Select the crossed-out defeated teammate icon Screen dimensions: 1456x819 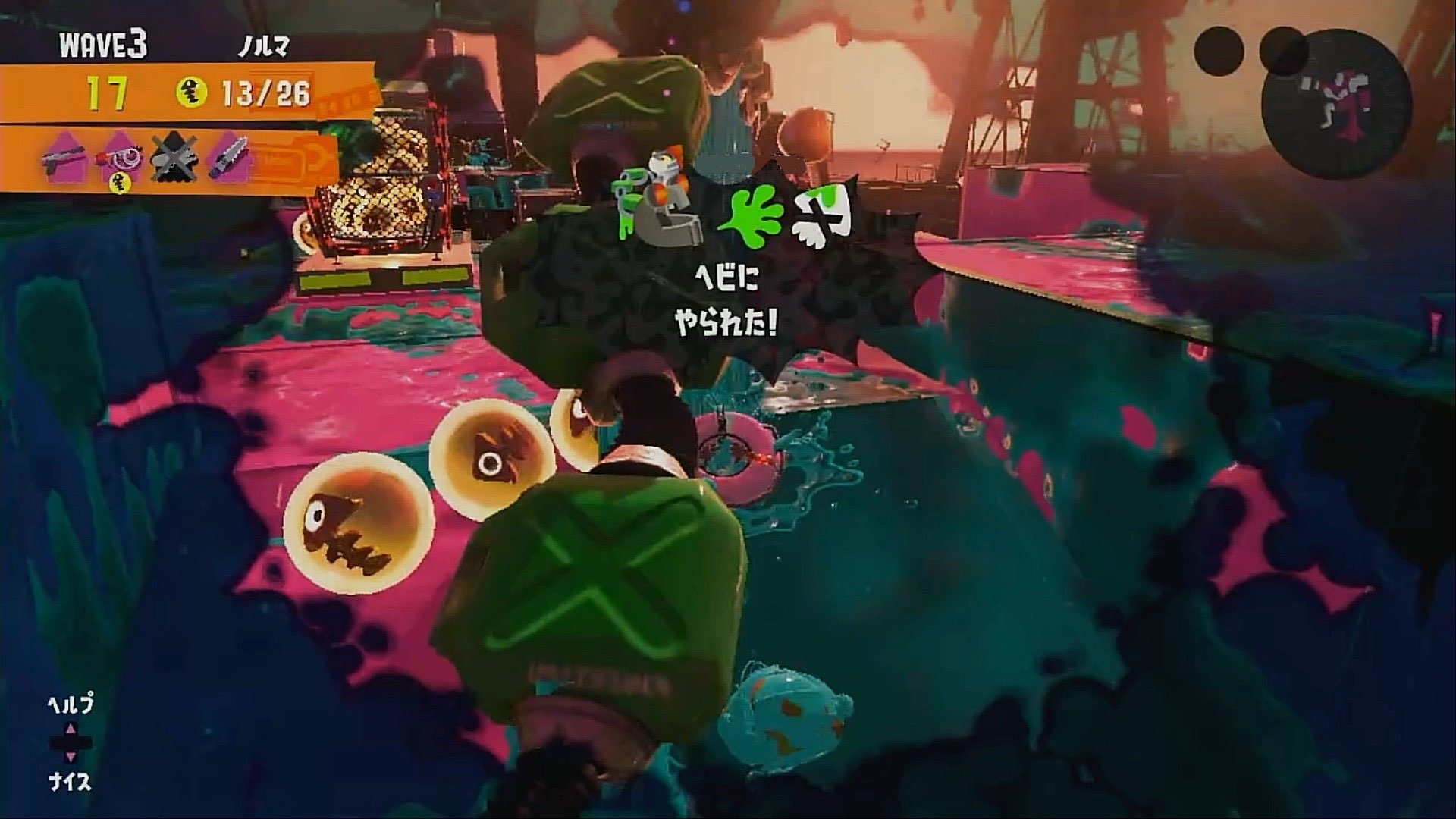pyautogui.click(x=173, y=159)
